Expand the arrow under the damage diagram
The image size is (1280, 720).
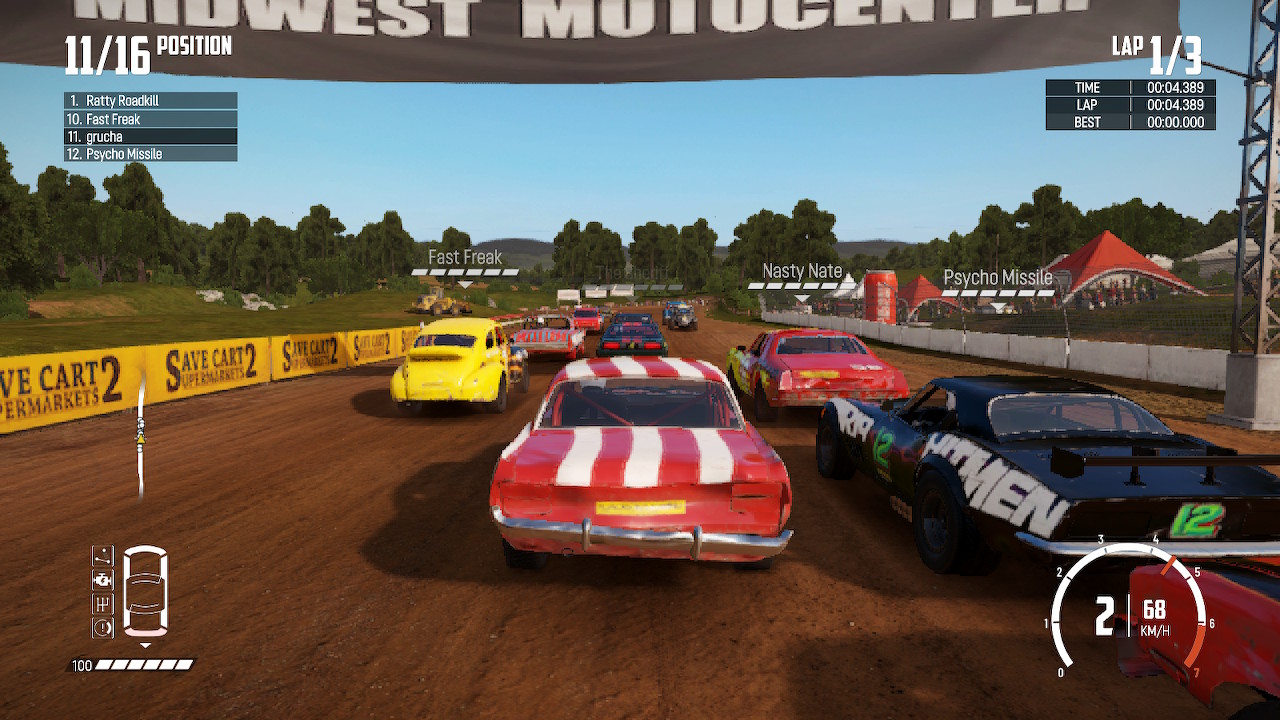[x=146, y=644]
